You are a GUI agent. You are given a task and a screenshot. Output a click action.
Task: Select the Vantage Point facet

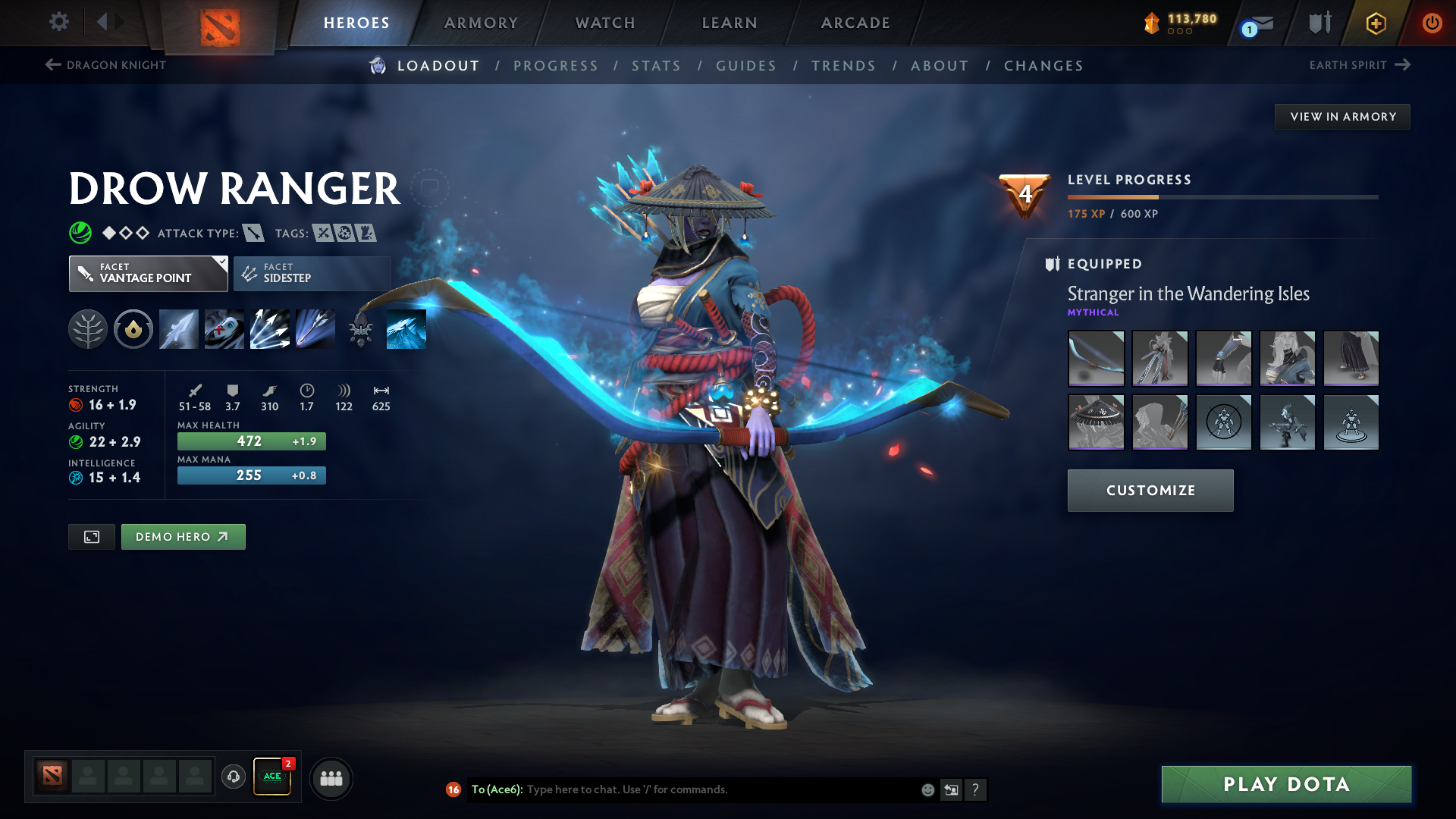tap(148, 274)
